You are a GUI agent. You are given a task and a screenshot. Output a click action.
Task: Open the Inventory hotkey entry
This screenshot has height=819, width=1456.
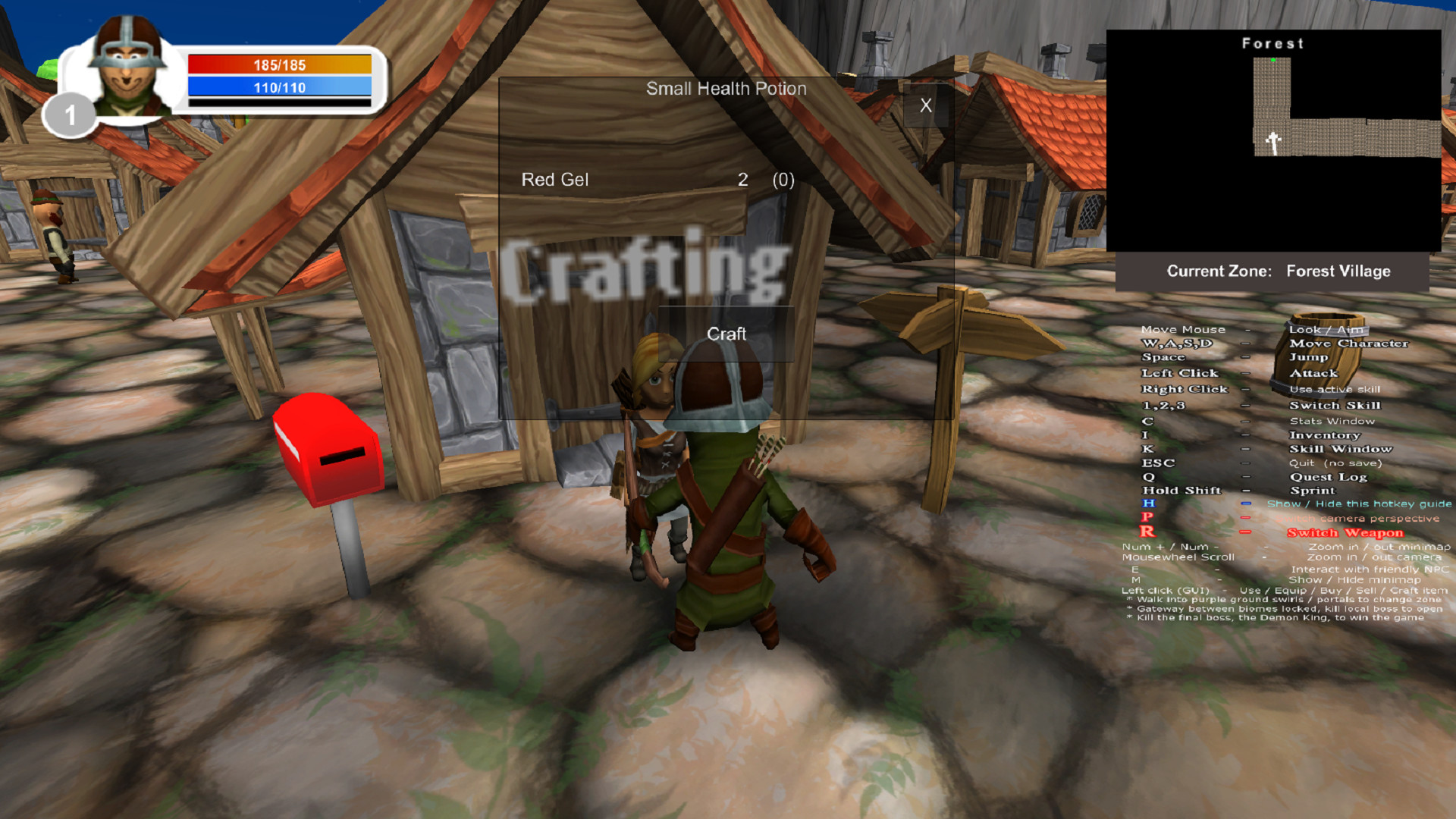(x=1326, y=435)
